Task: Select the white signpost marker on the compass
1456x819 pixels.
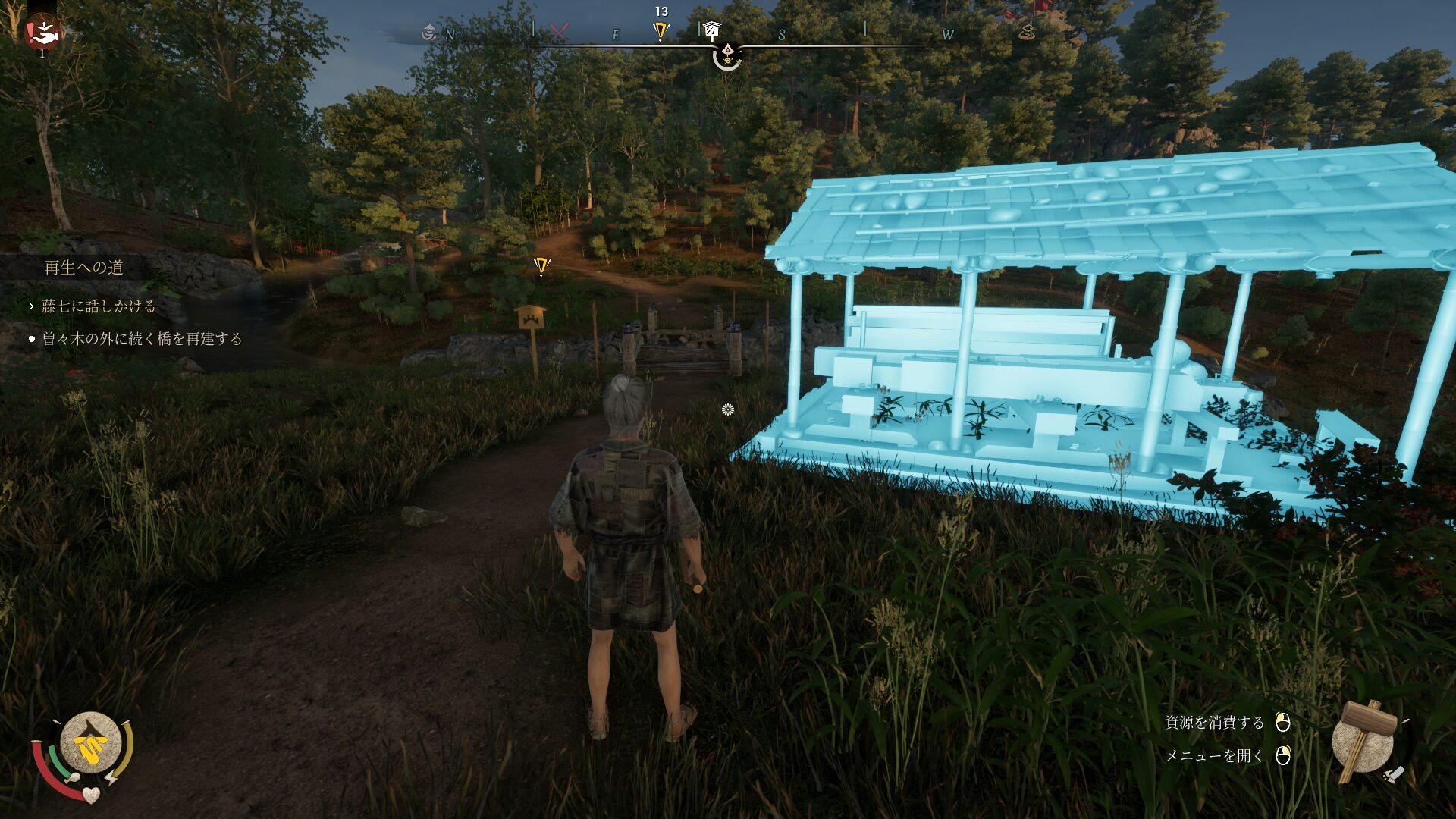Action: [x=711, y=30]
